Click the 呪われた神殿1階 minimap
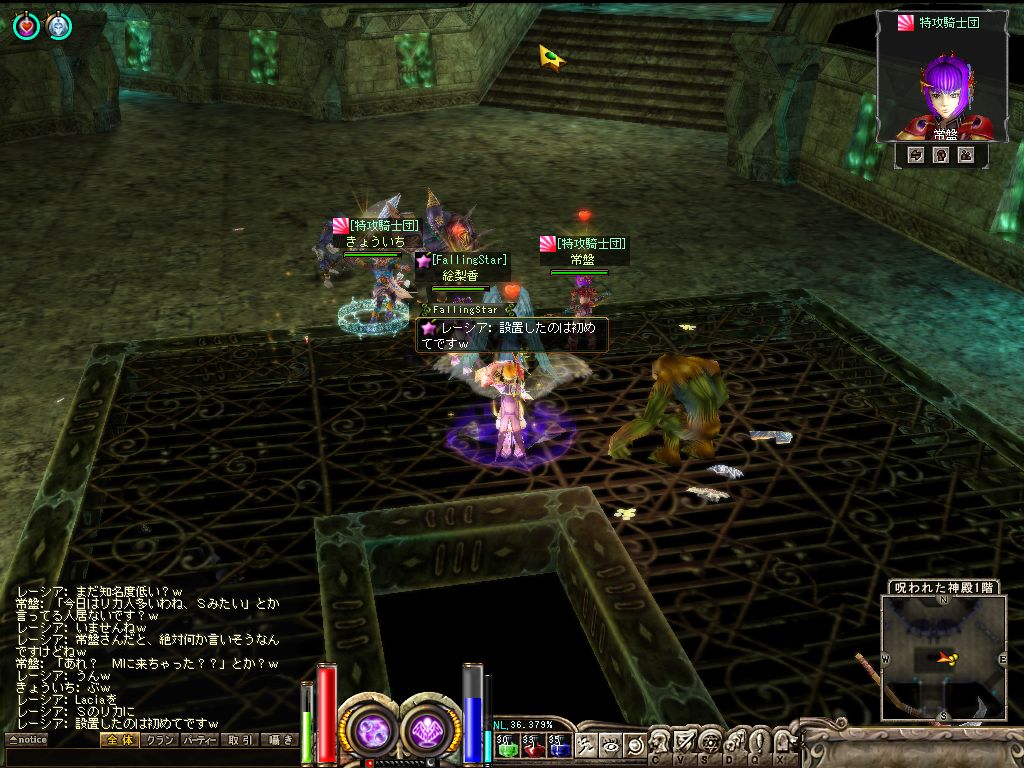This screenshot has height=768, width=1024. (x=943, y=658)
